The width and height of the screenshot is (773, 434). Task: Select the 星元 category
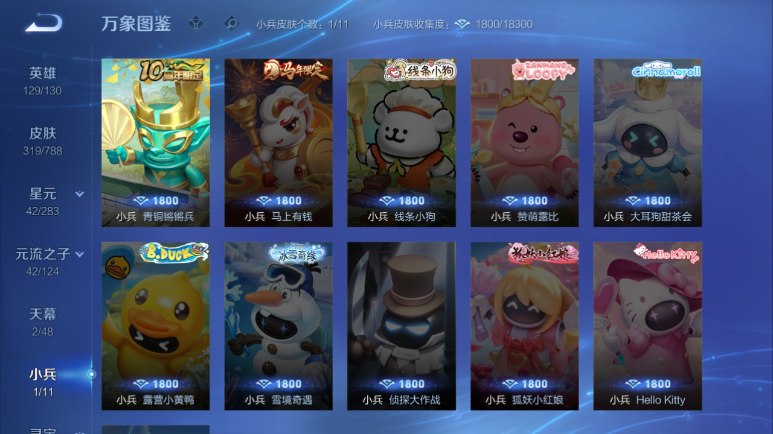(x=43, y=200)
